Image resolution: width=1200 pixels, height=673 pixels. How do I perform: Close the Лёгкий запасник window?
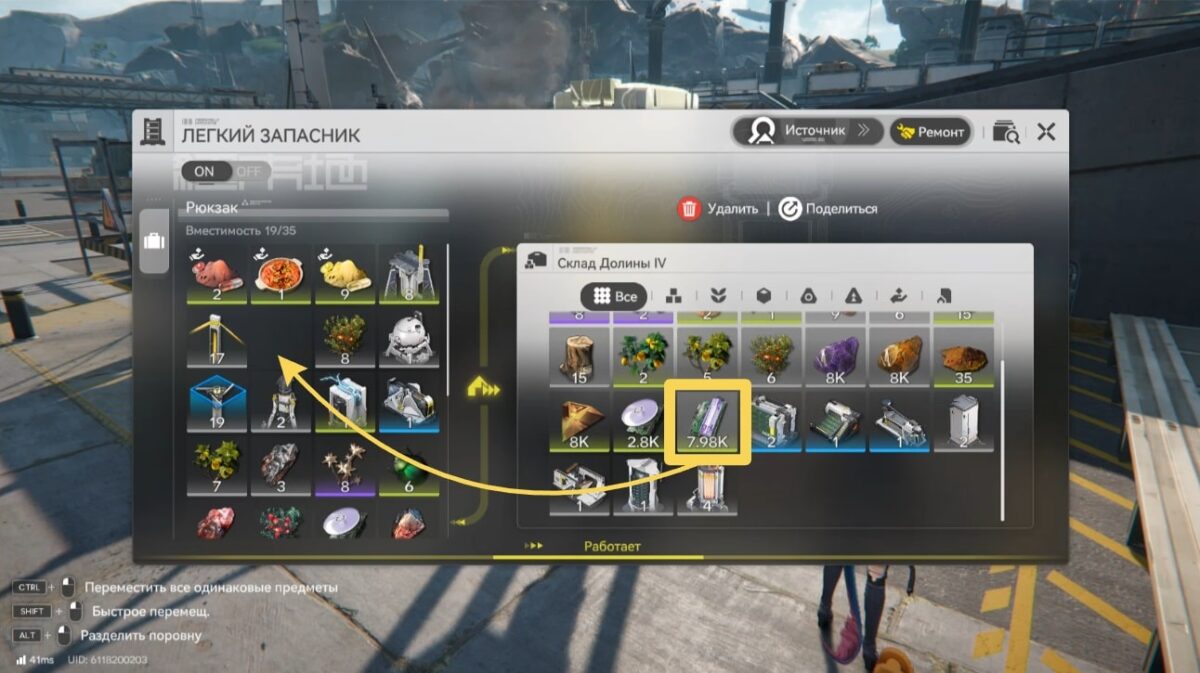1046,131
